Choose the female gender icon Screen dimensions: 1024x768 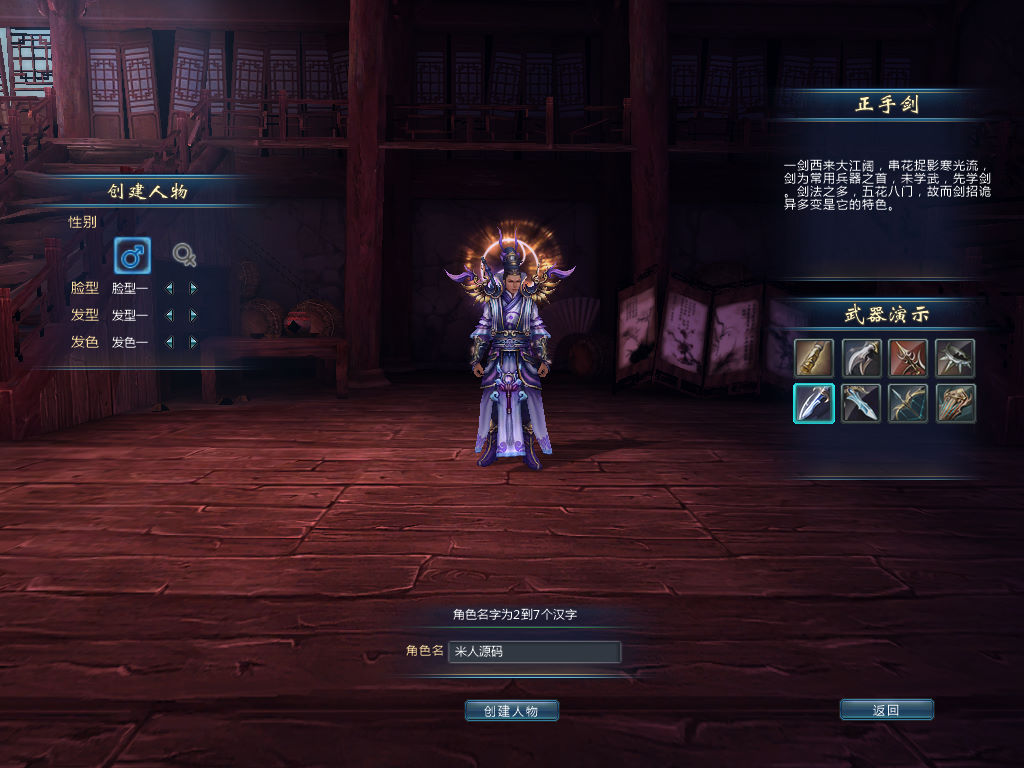pos(184,256)
